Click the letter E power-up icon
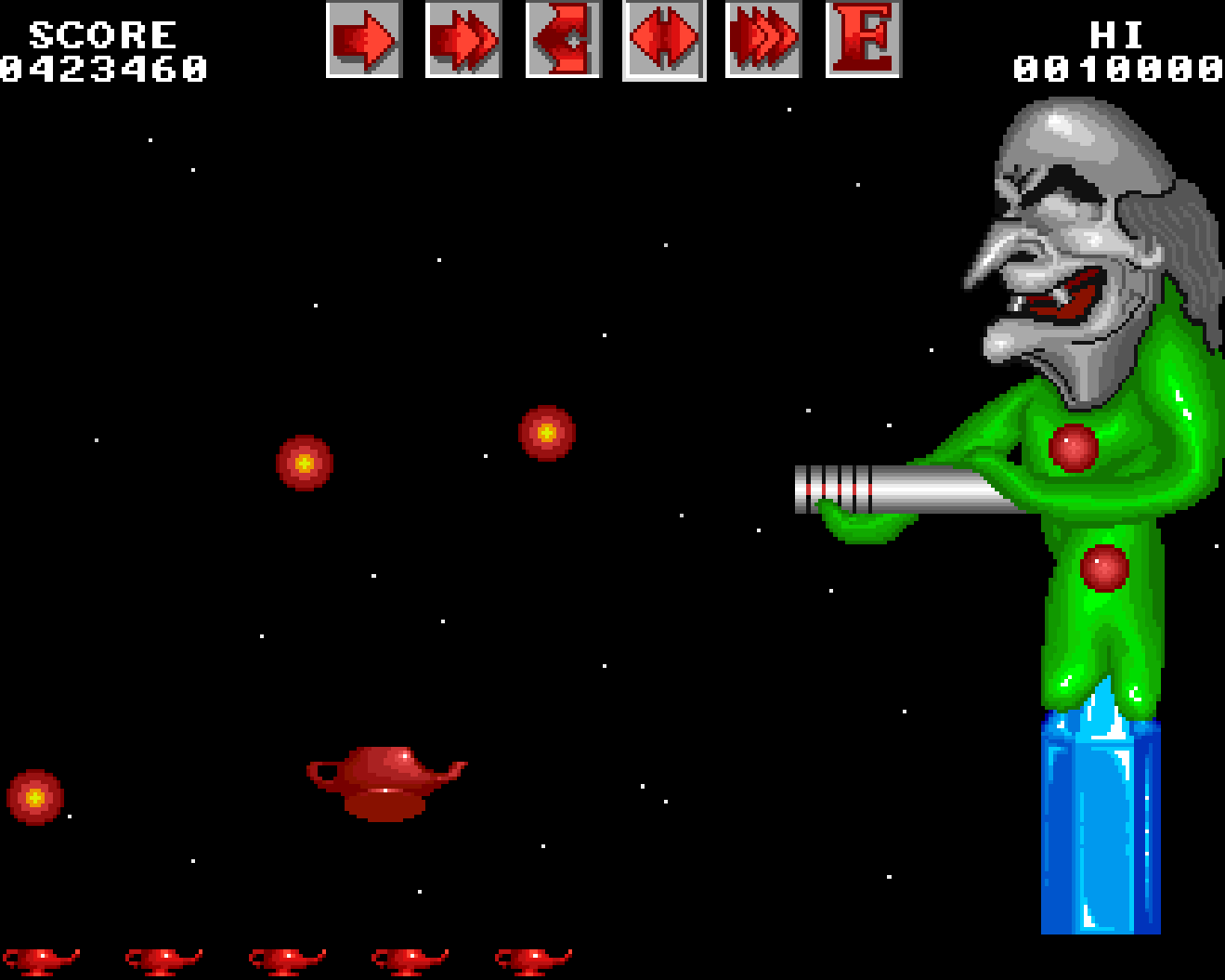The width and height of the screenshot is (1225, 980). (863, 40)
